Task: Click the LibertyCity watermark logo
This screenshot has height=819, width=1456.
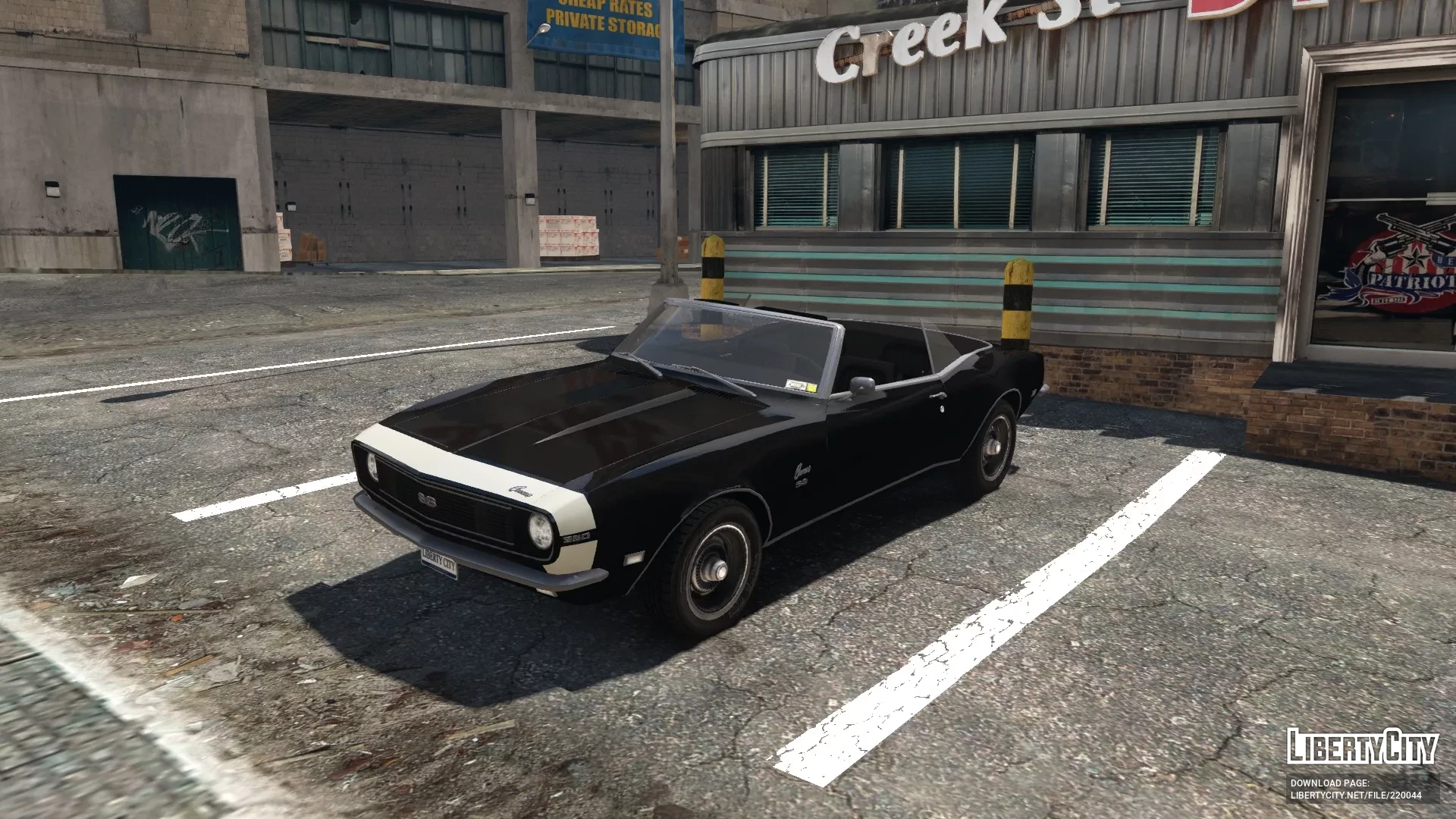Action: click(x=1362, y=745)
